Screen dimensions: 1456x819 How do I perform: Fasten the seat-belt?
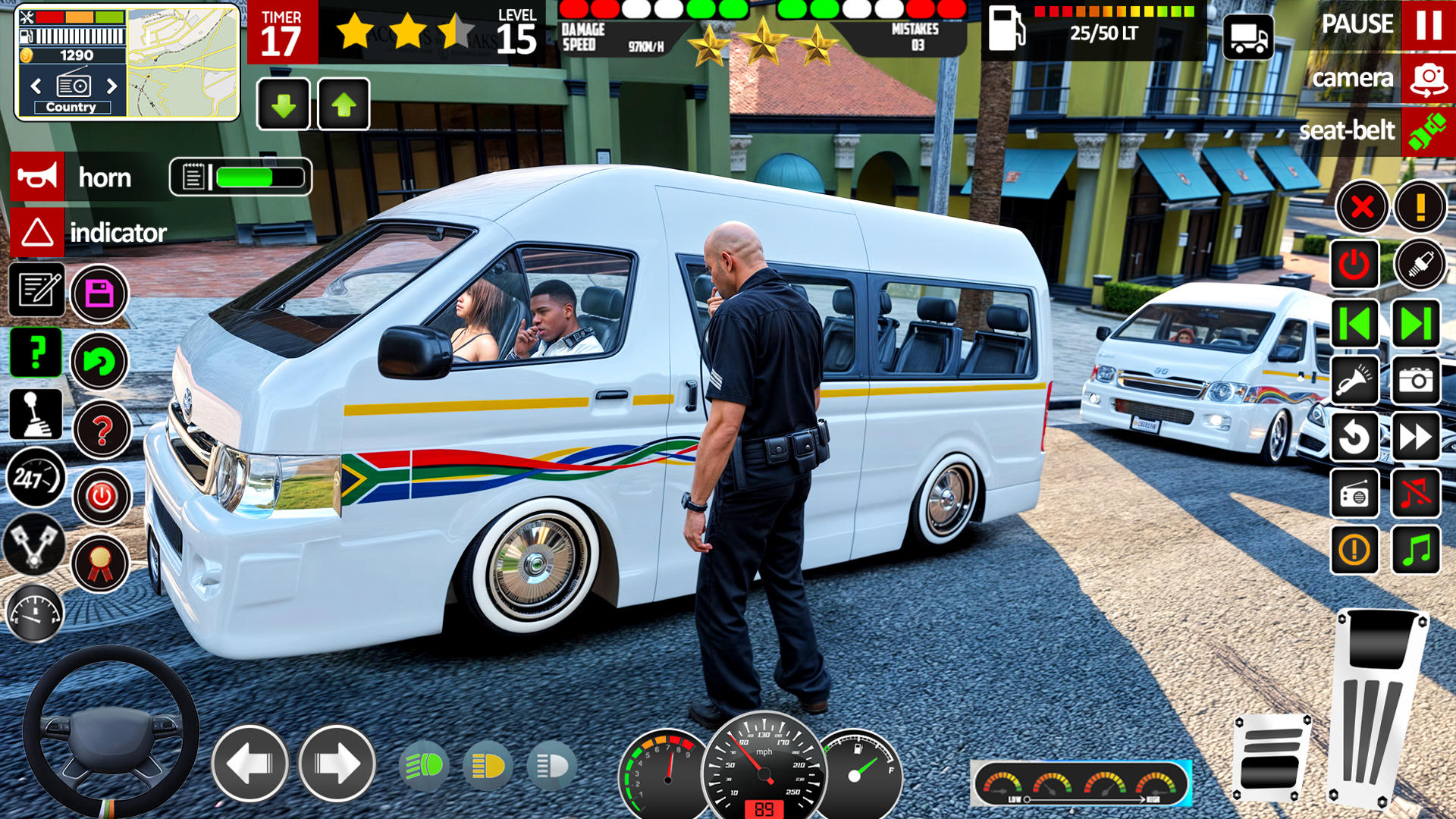(1428, 131)
